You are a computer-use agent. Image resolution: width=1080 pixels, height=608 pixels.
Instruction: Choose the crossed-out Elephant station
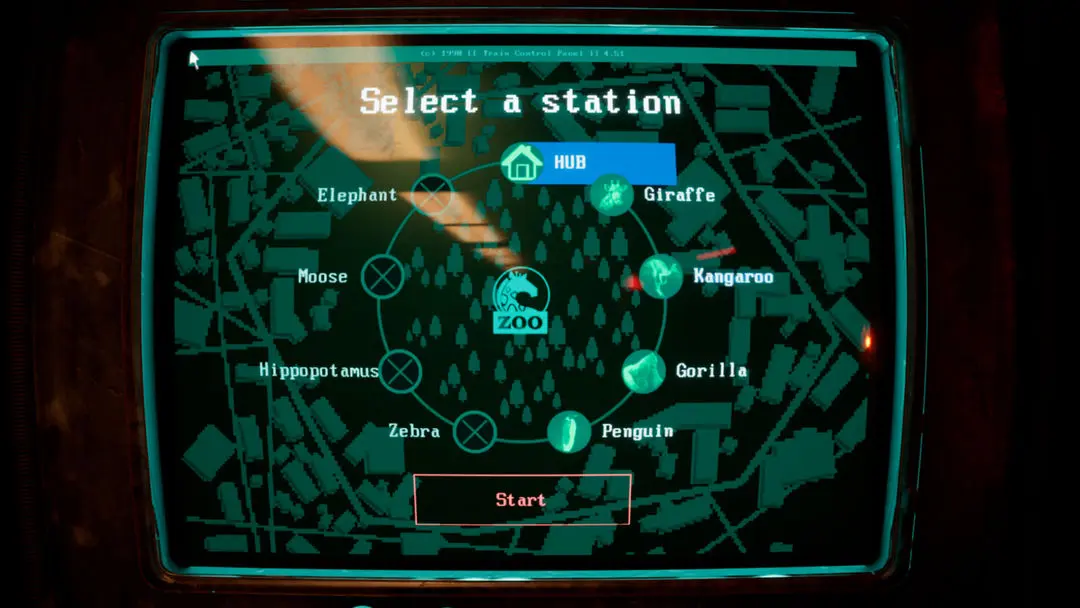[x=433, y=195]
